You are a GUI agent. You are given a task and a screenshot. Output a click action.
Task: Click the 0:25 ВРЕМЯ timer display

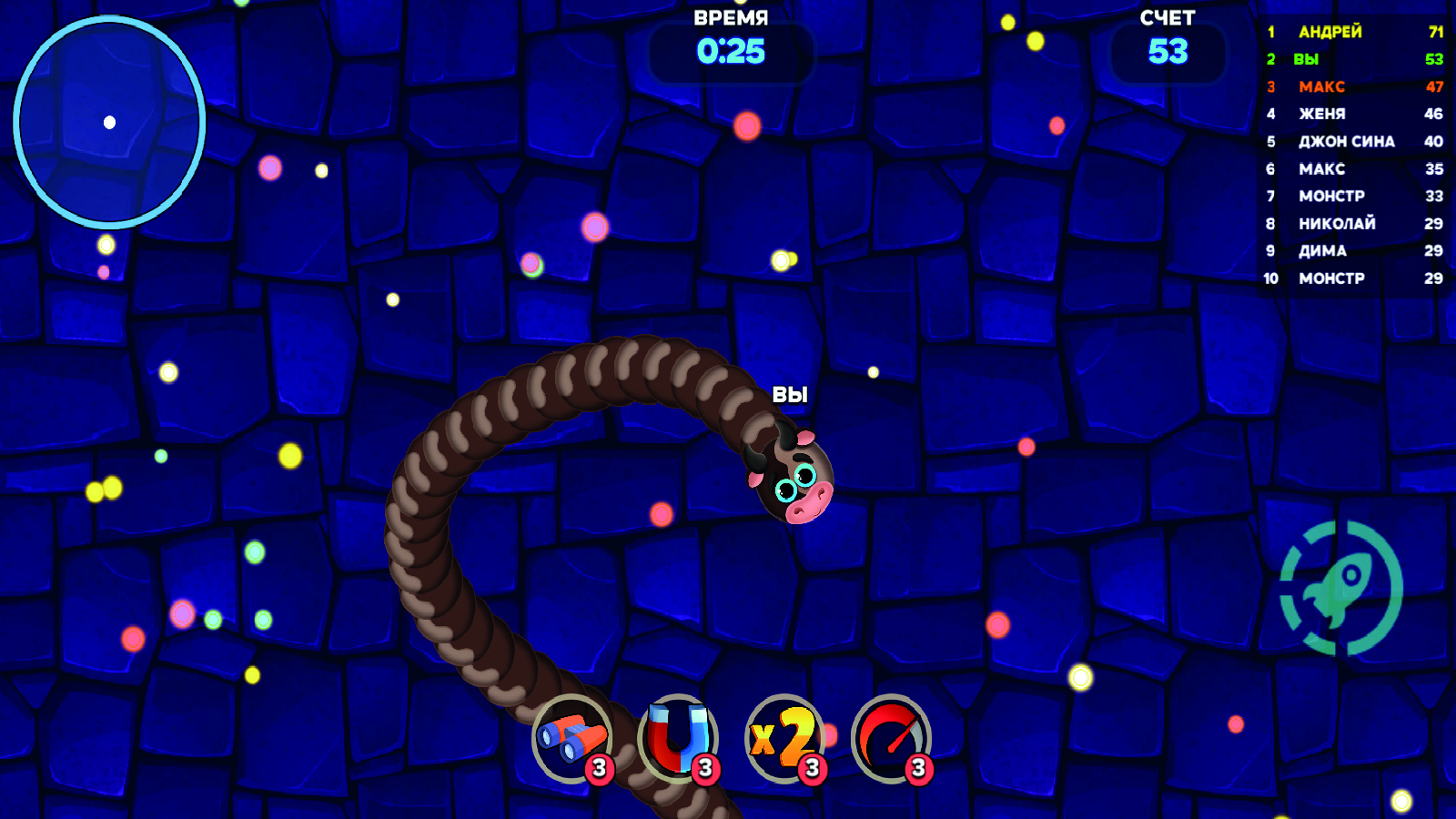[x=731, y=52]
